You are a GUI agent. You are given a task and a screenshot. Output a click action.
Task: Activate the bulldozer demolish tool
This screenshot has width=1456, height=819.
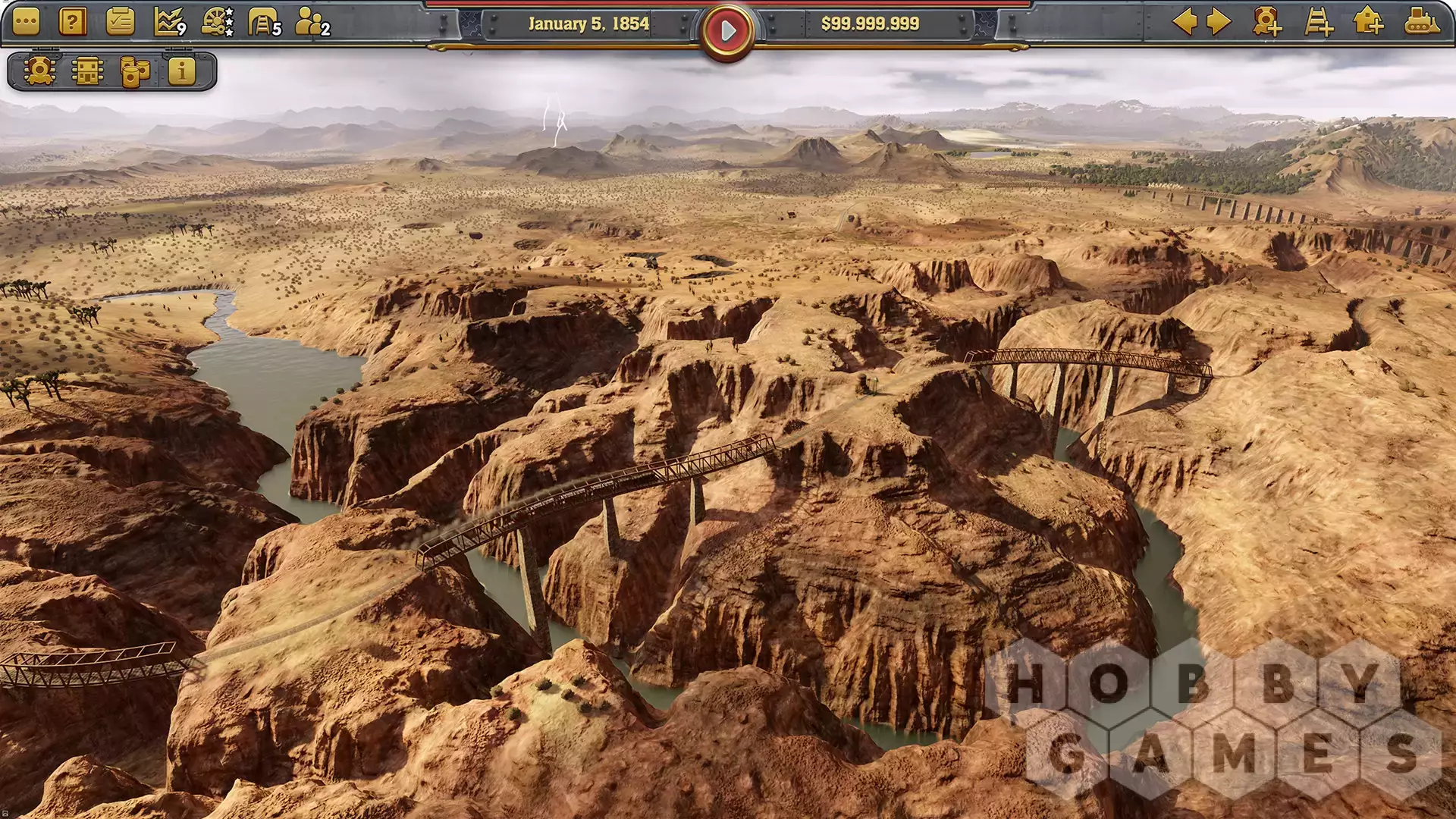coord(1421,22)
